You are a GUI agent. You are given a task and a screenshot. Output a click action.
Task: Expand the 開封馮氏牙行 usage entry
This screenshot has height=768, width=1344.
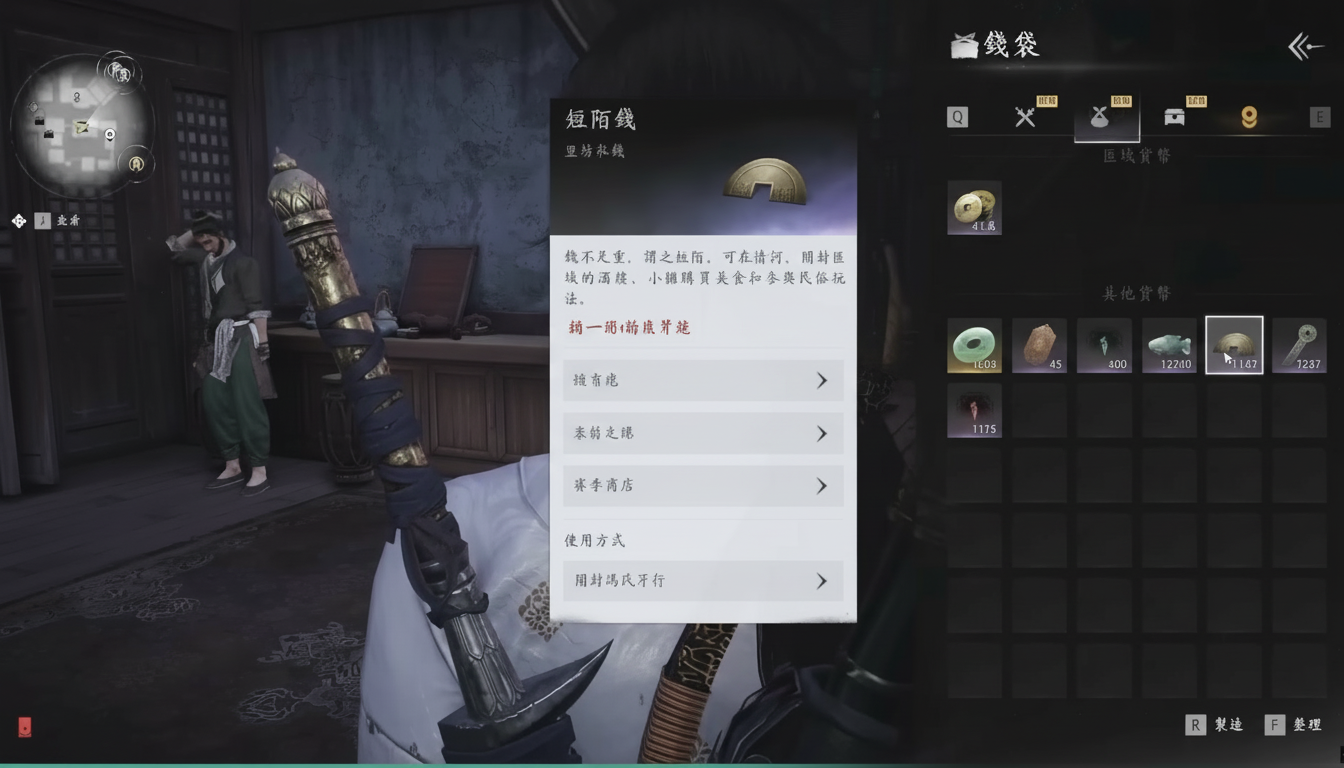702,580
